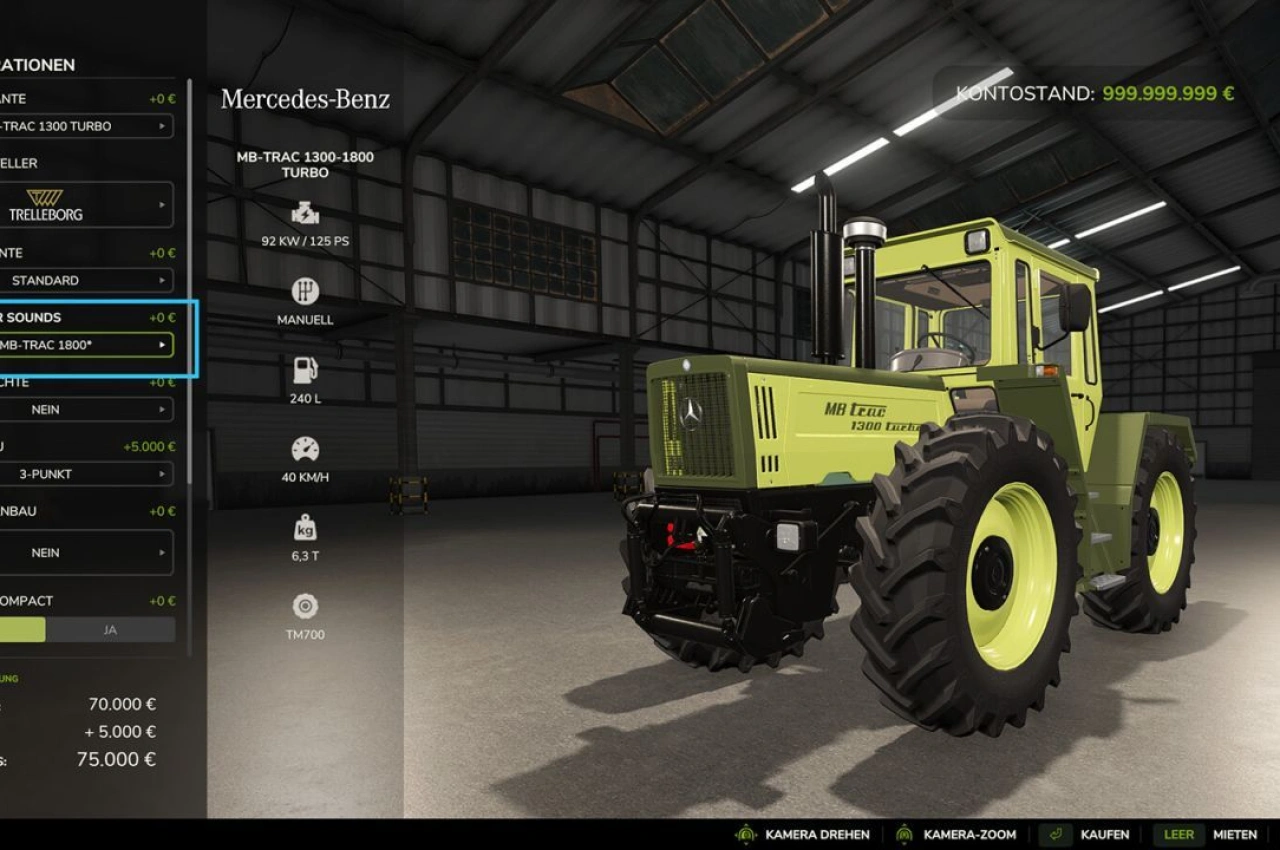
Task: Click the weight icon above 6,3 T
Action: [x=305, y=528]
